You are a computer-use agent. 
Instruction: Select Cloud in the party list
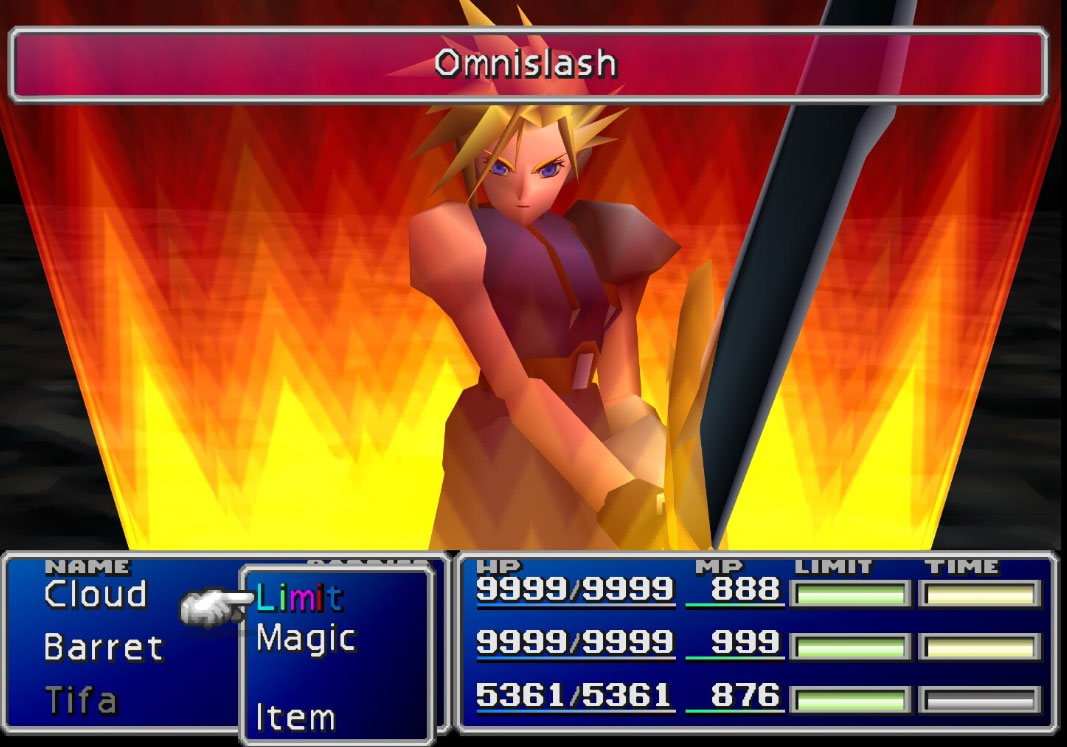pos(95,594)
